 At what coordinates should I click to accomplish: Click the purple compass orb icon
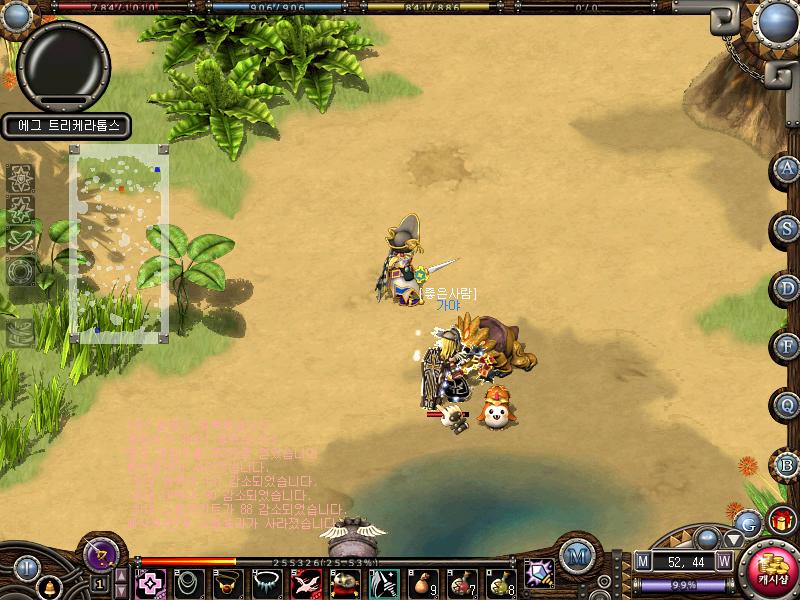[100, 553]
